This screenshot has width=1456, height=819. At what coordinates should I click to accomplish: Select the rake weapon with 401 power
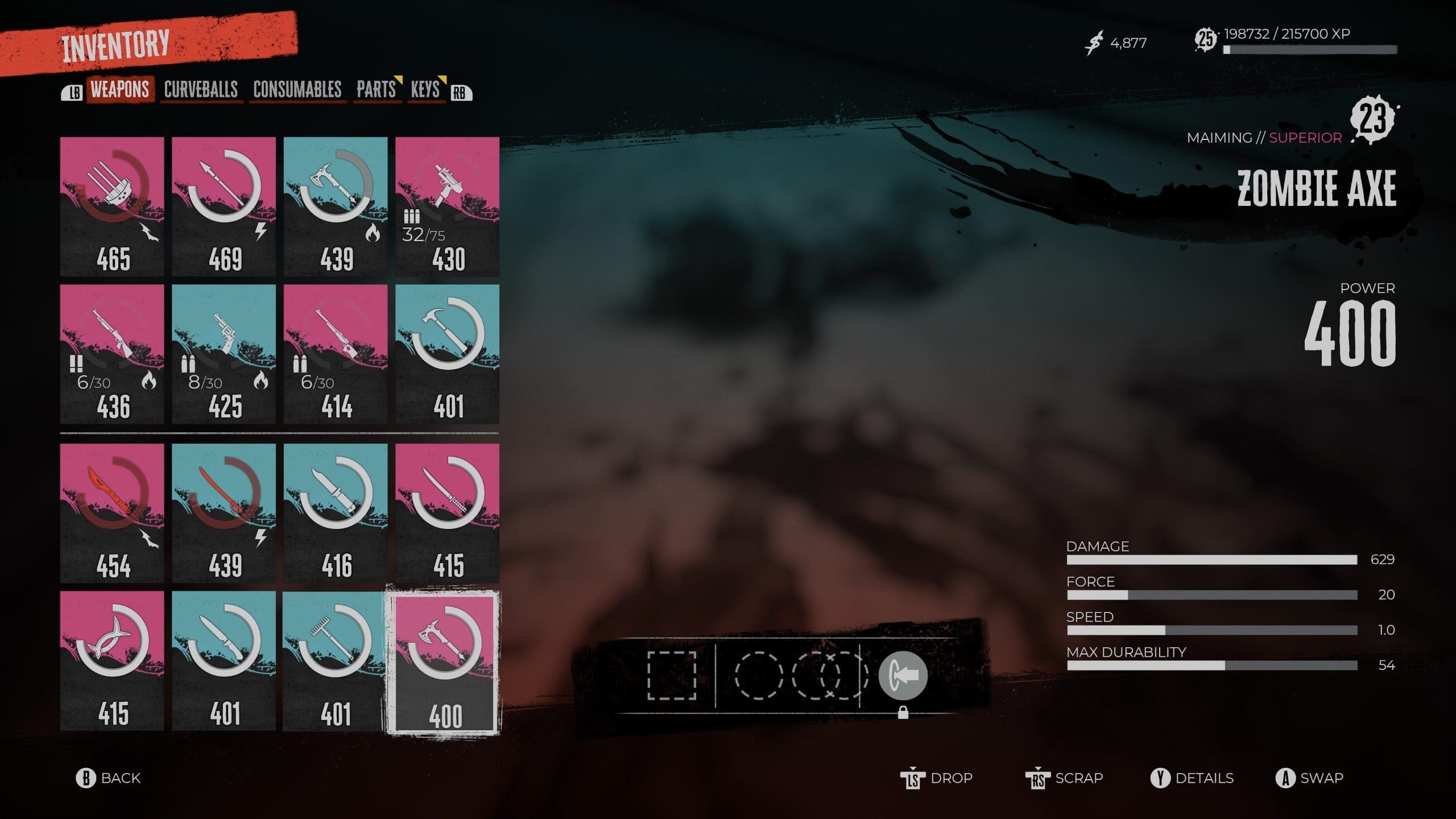[336, 660]
